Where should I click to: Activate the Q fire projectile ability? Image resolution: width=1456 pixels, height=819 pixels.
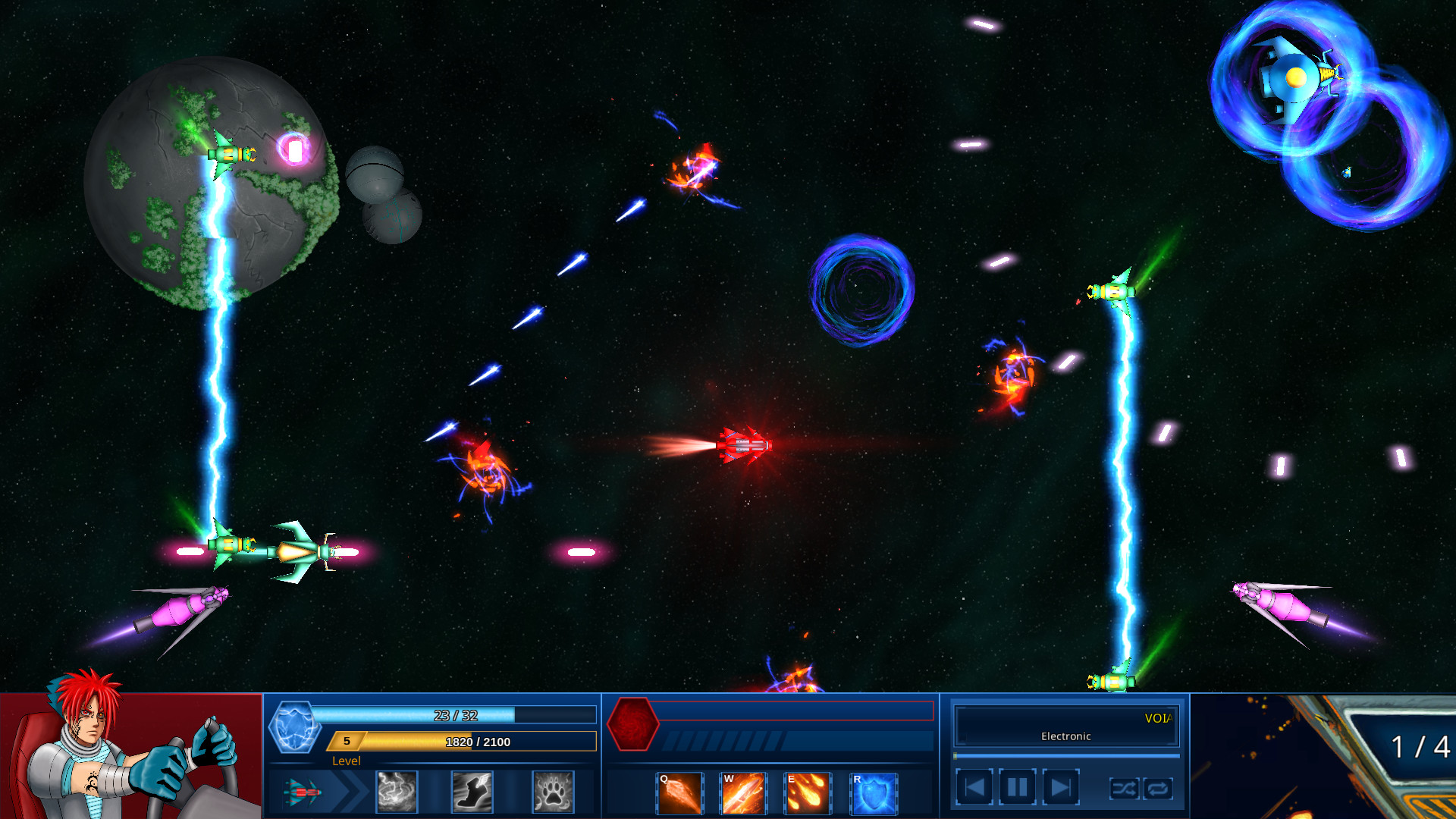point(679,792)
